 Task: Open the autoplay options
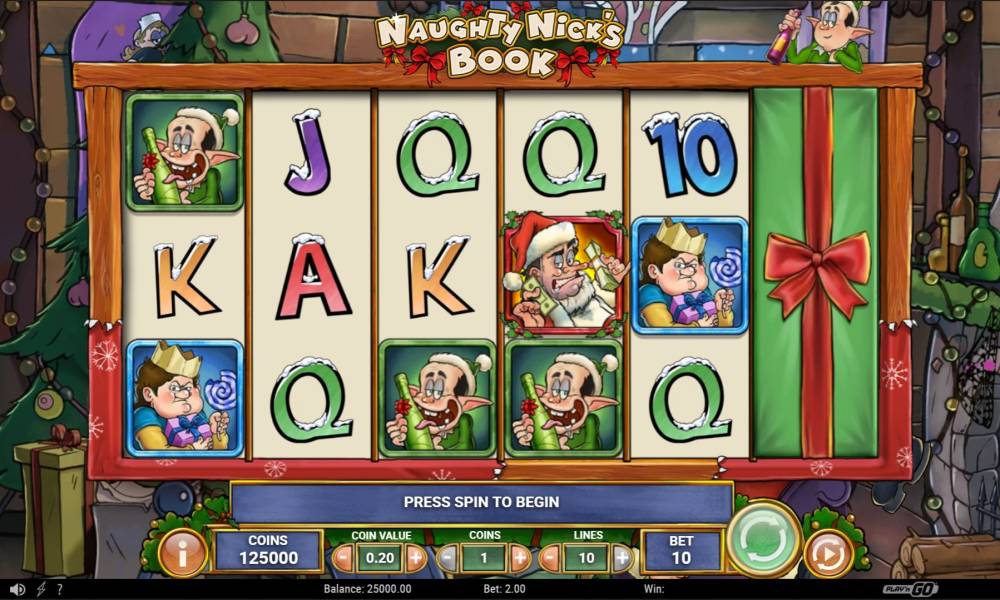(x=828, y=553)
